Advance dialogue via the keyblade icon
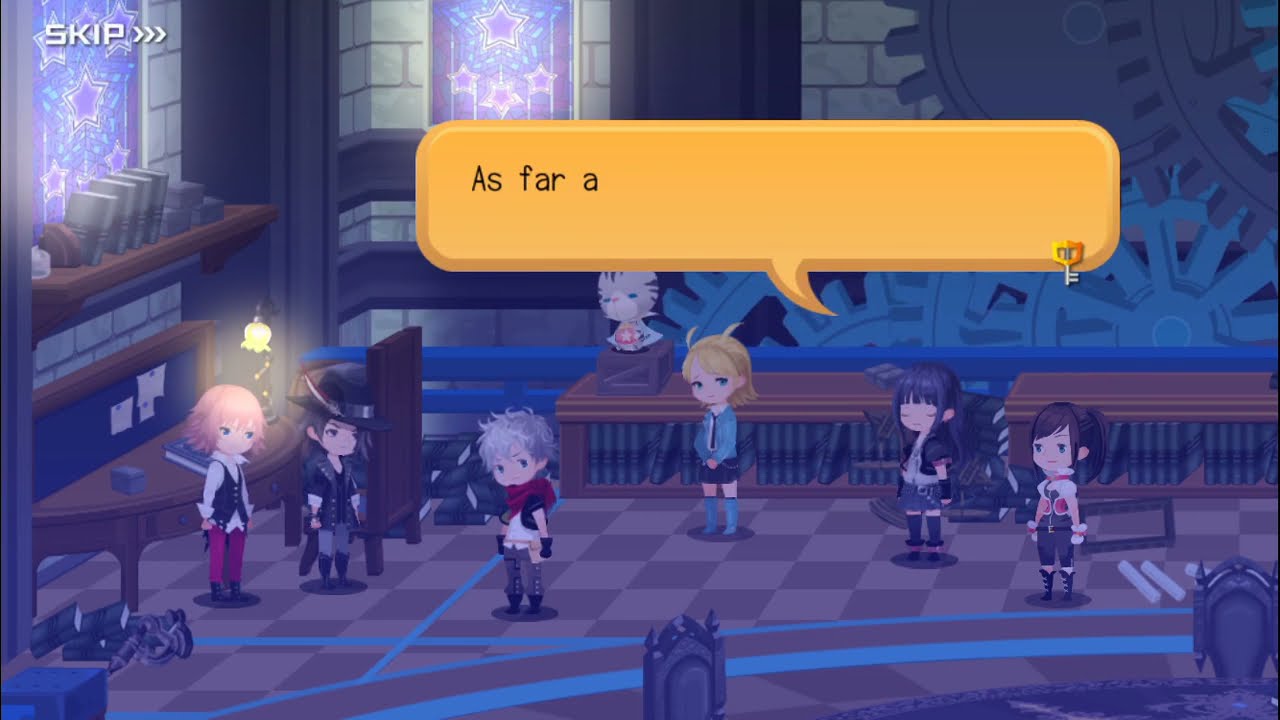This screenshot has height=720, width=1280. coord(1068,261)
